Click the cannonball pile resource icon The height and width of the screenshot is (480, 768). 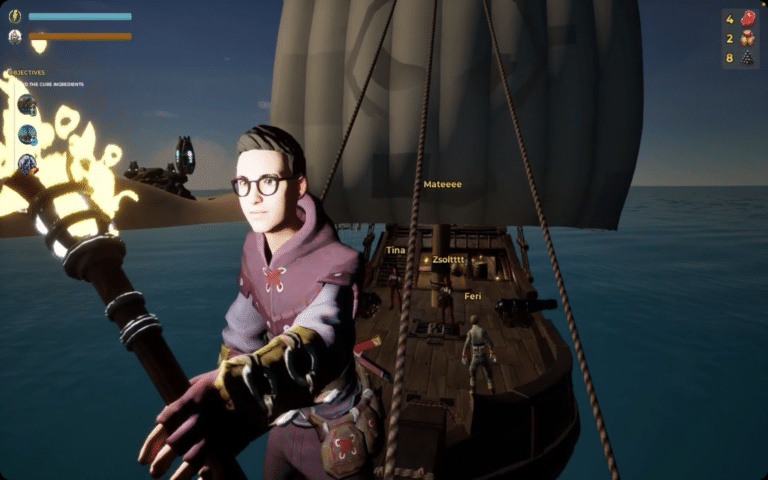coord(747,58)
